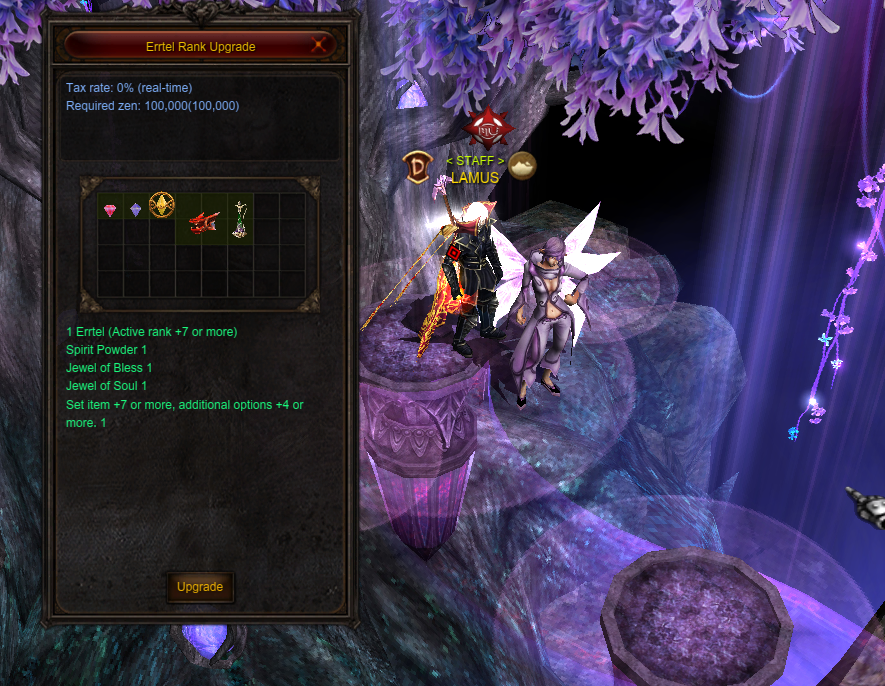
Task: Select the red helm set item
Action: (203, 220)
